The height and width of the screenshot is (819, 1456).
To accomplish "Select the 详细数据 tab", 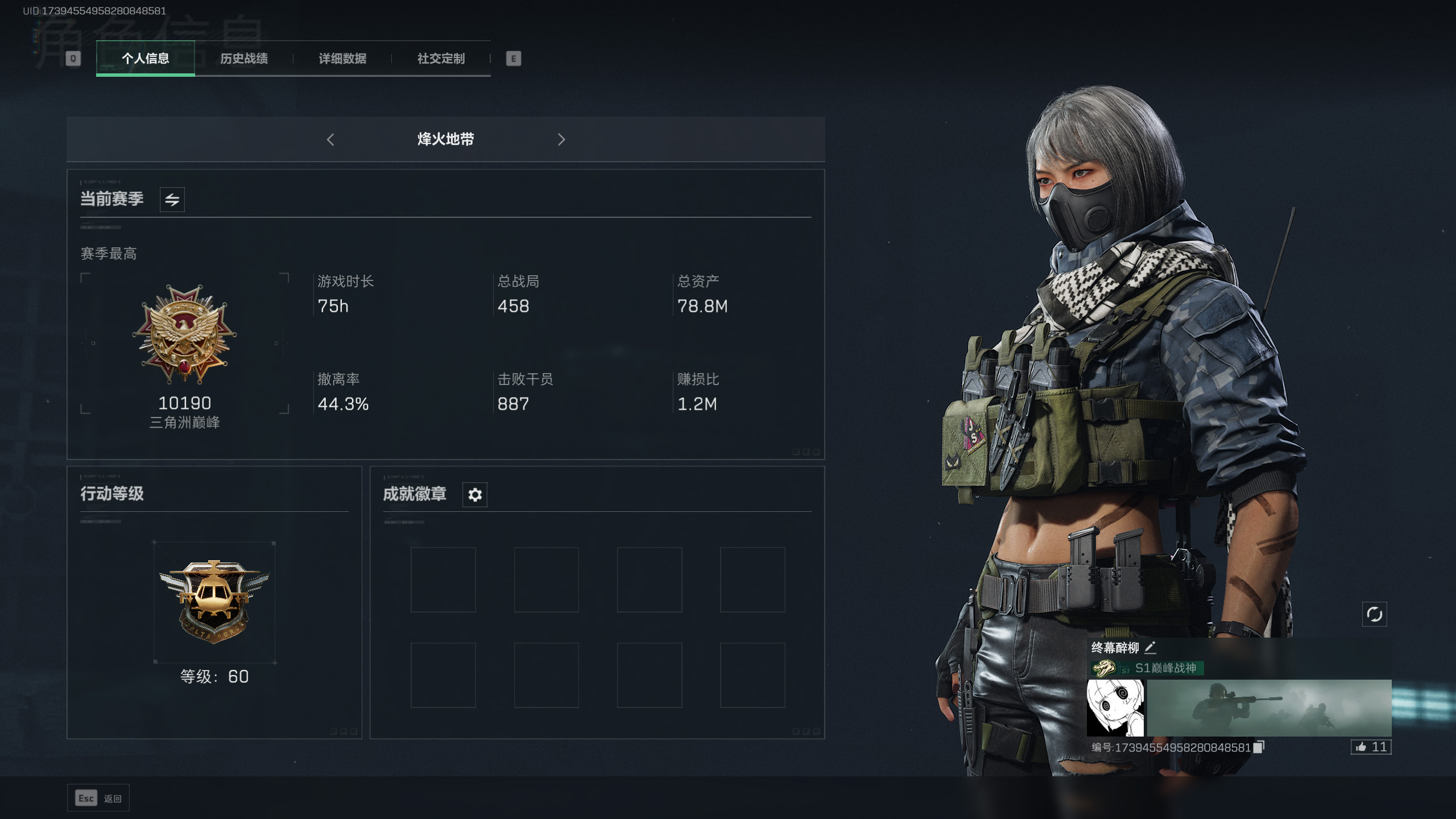I will tap(342, 59).
